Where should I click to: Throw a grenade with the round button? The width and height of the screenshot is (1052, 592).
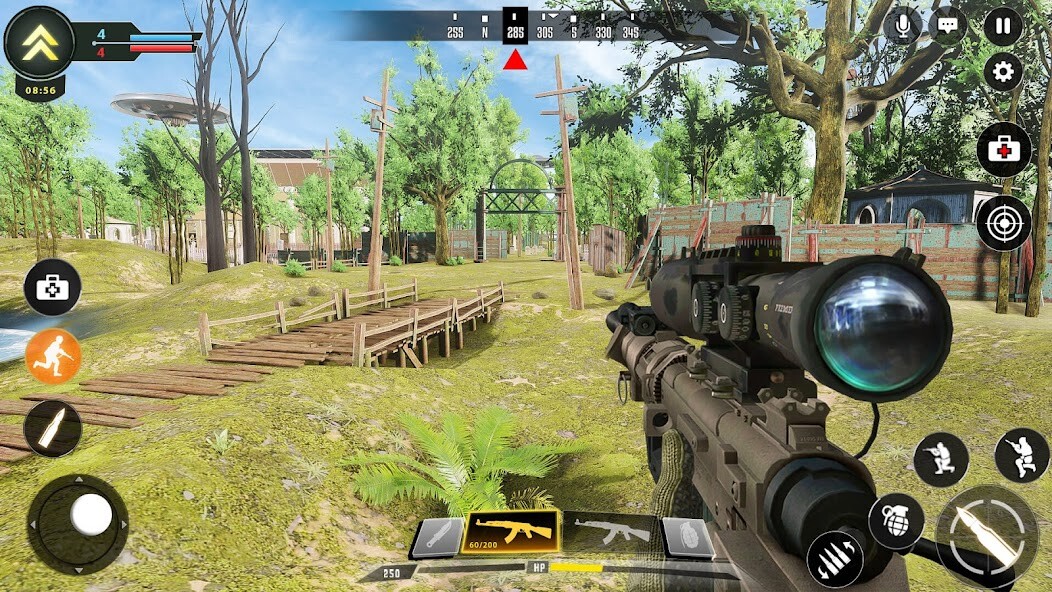tap(895, 520)
